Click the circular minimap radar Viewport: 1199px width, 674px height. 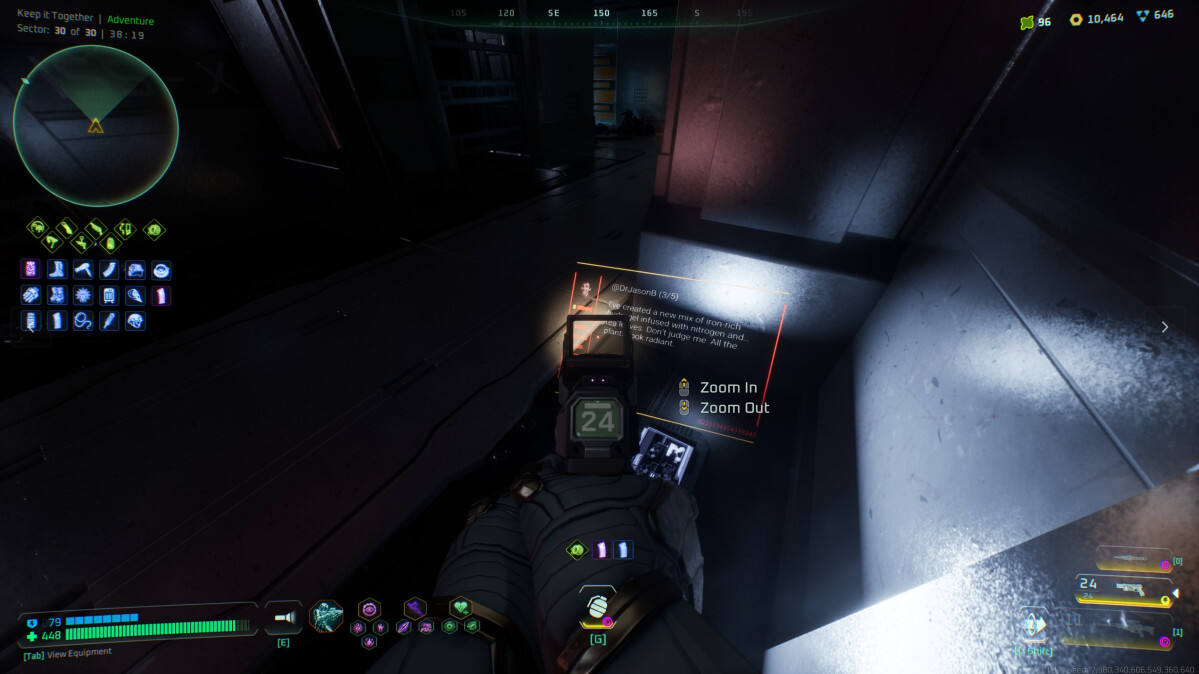tap(95, 126)
